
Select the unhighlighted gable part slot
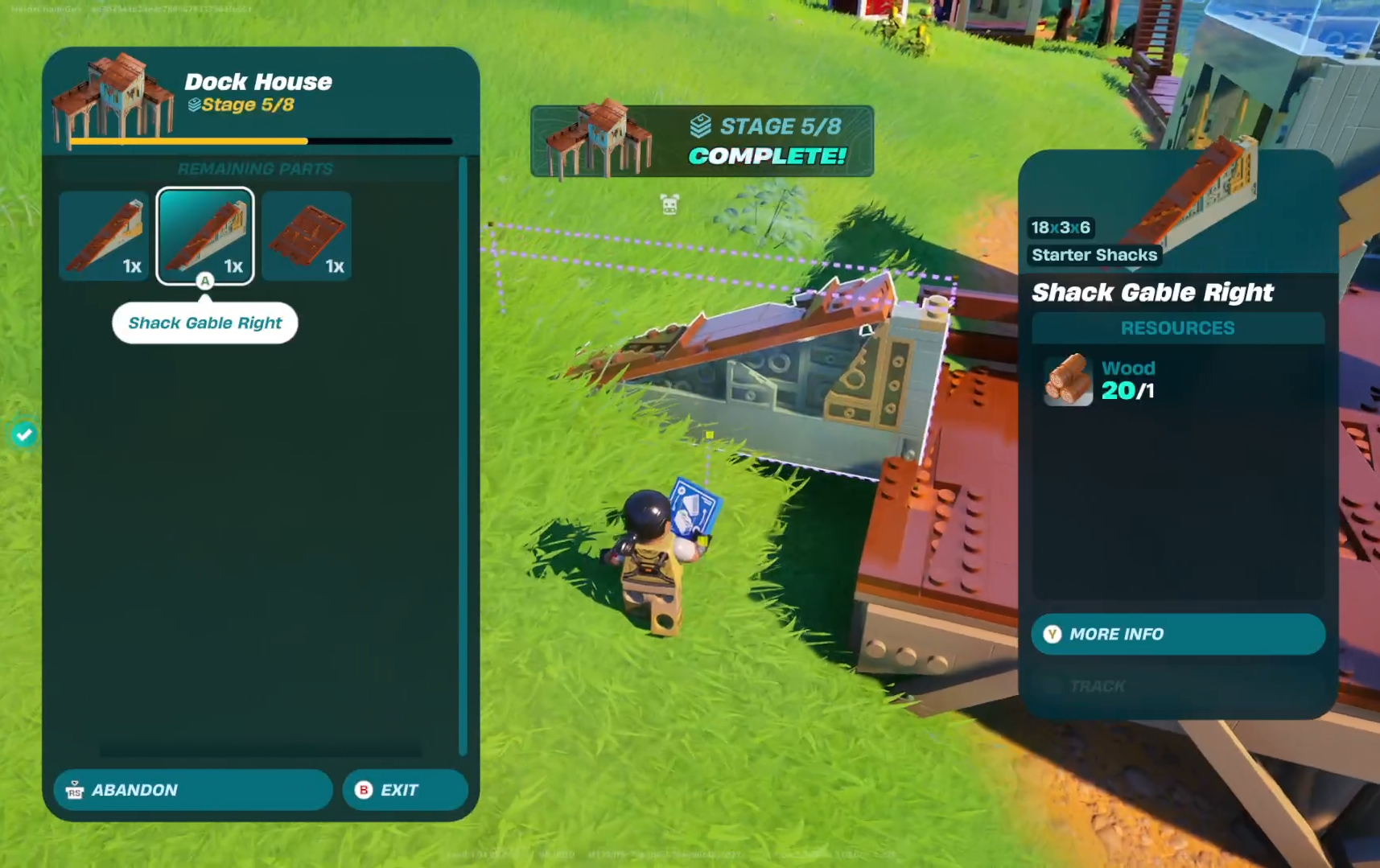tap(104, 236)
